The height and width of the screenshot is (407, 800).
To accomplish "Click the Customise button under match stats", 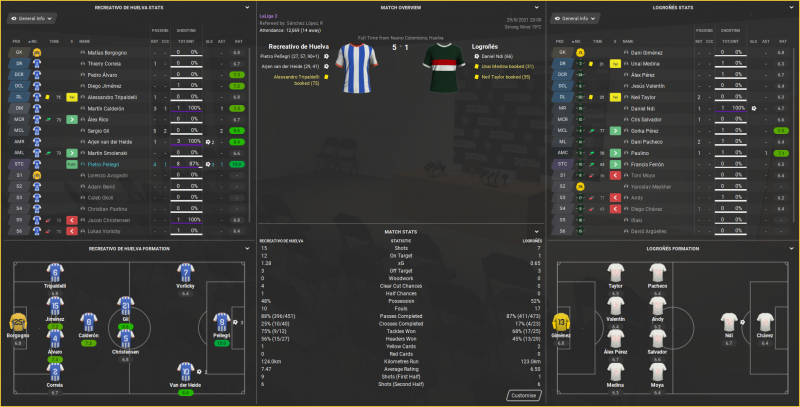I will [x=528, y=395].
